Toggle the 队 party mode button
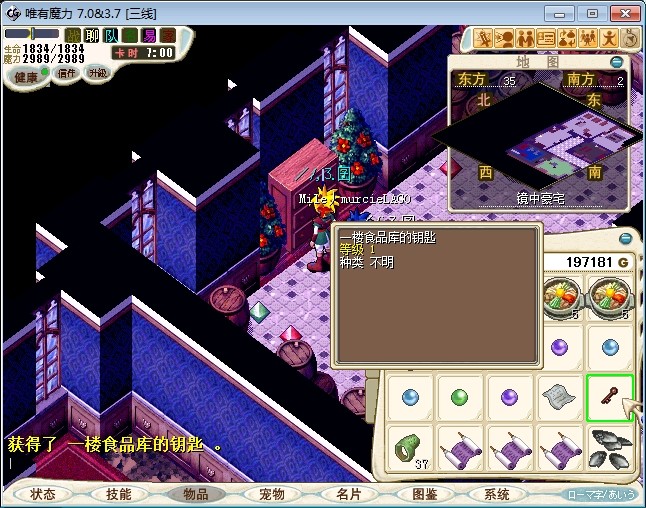The image size is (646, 508). click(x=111, y=36)
